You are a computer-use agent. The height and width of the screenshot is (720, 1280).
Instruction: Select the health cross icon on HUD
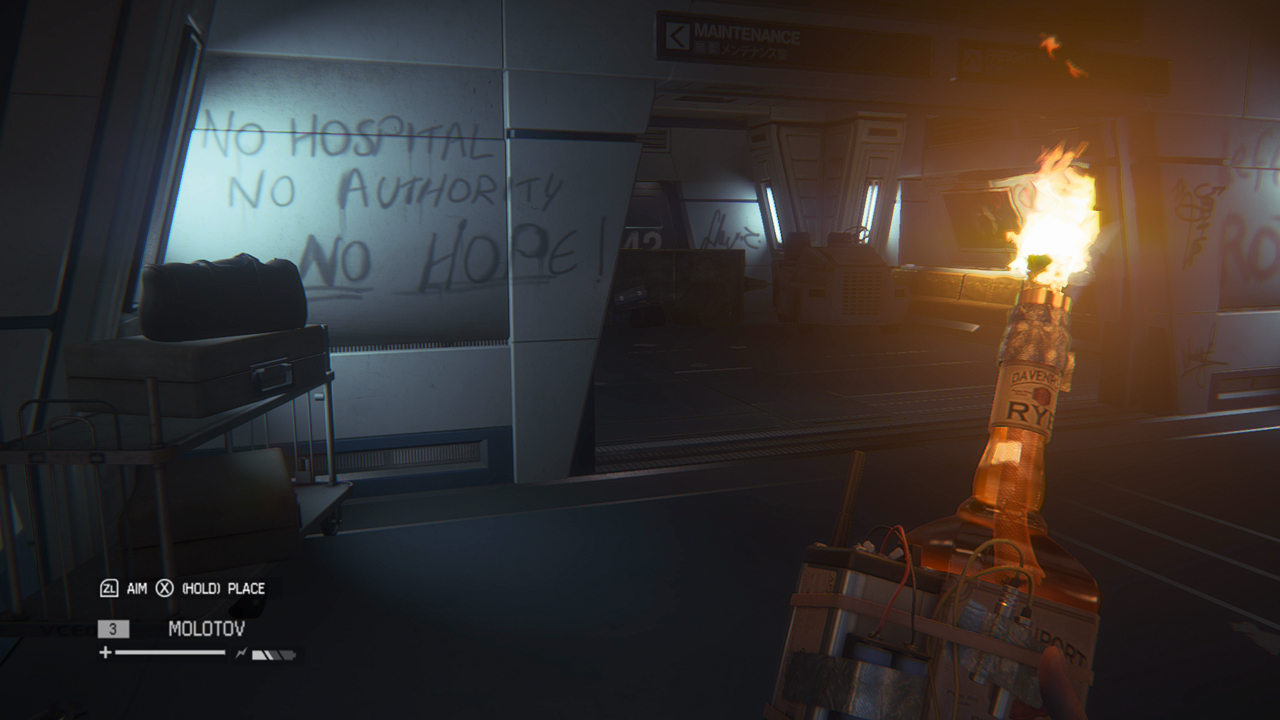click(x=106, y=652)
